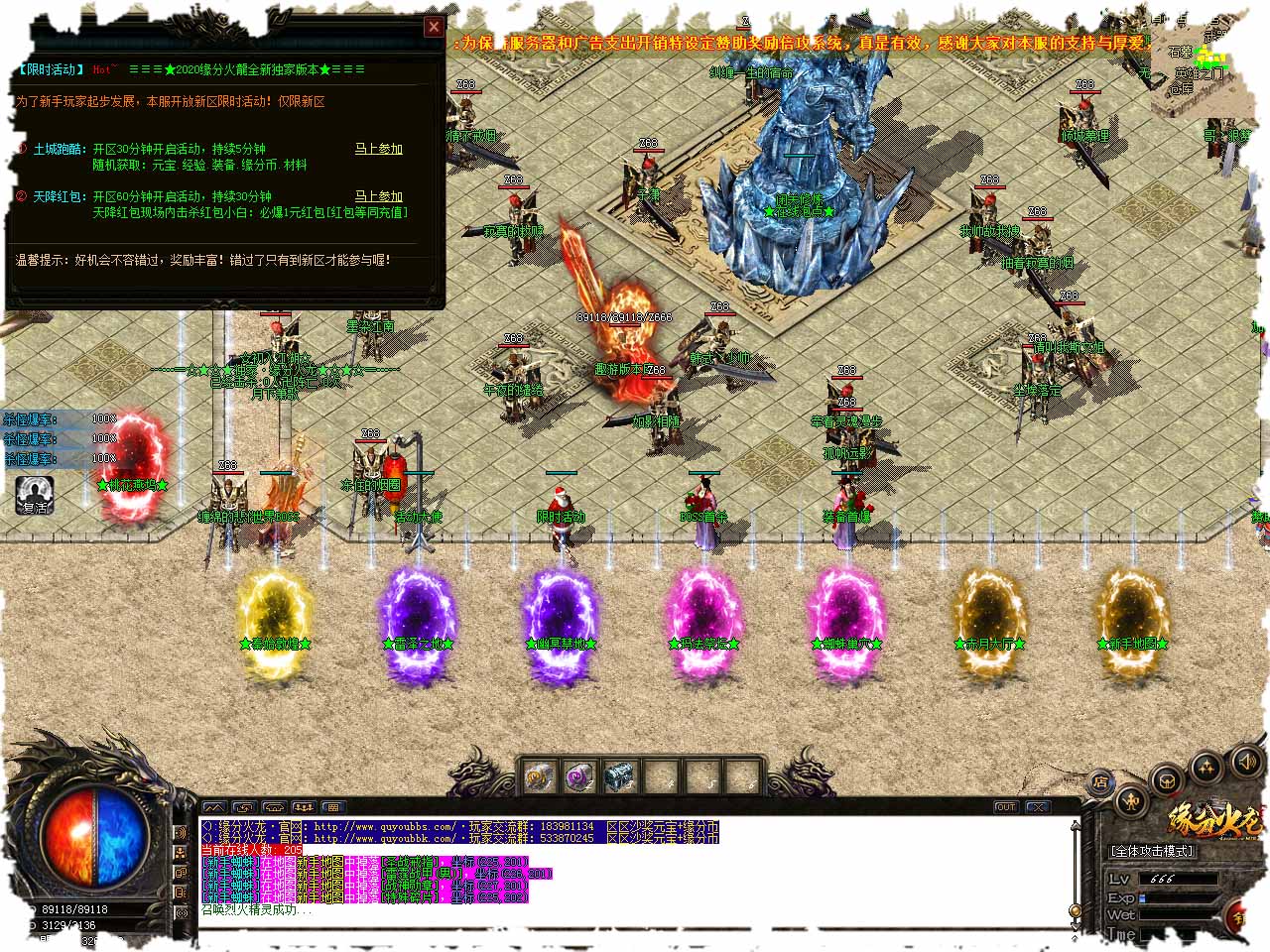Image resolution: width=1270 pixels, height=952 pixels.
Task: Use the purple spiral scroll hotbar item
Action: (x=579, y=776)
